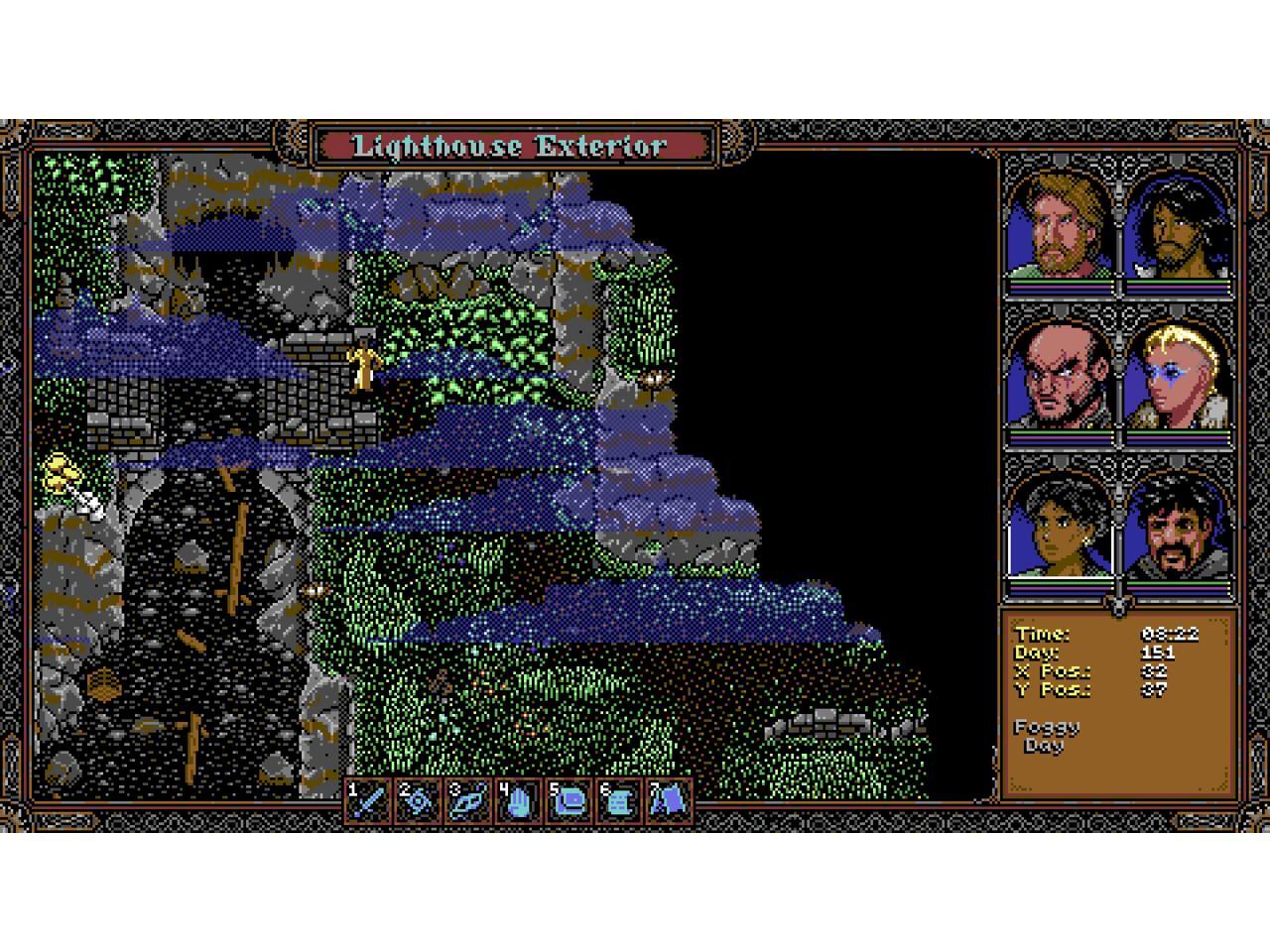Choose the feather quill icon in slot 3
This screenshot has height=952, width=1270.
(x=468, y=800)
